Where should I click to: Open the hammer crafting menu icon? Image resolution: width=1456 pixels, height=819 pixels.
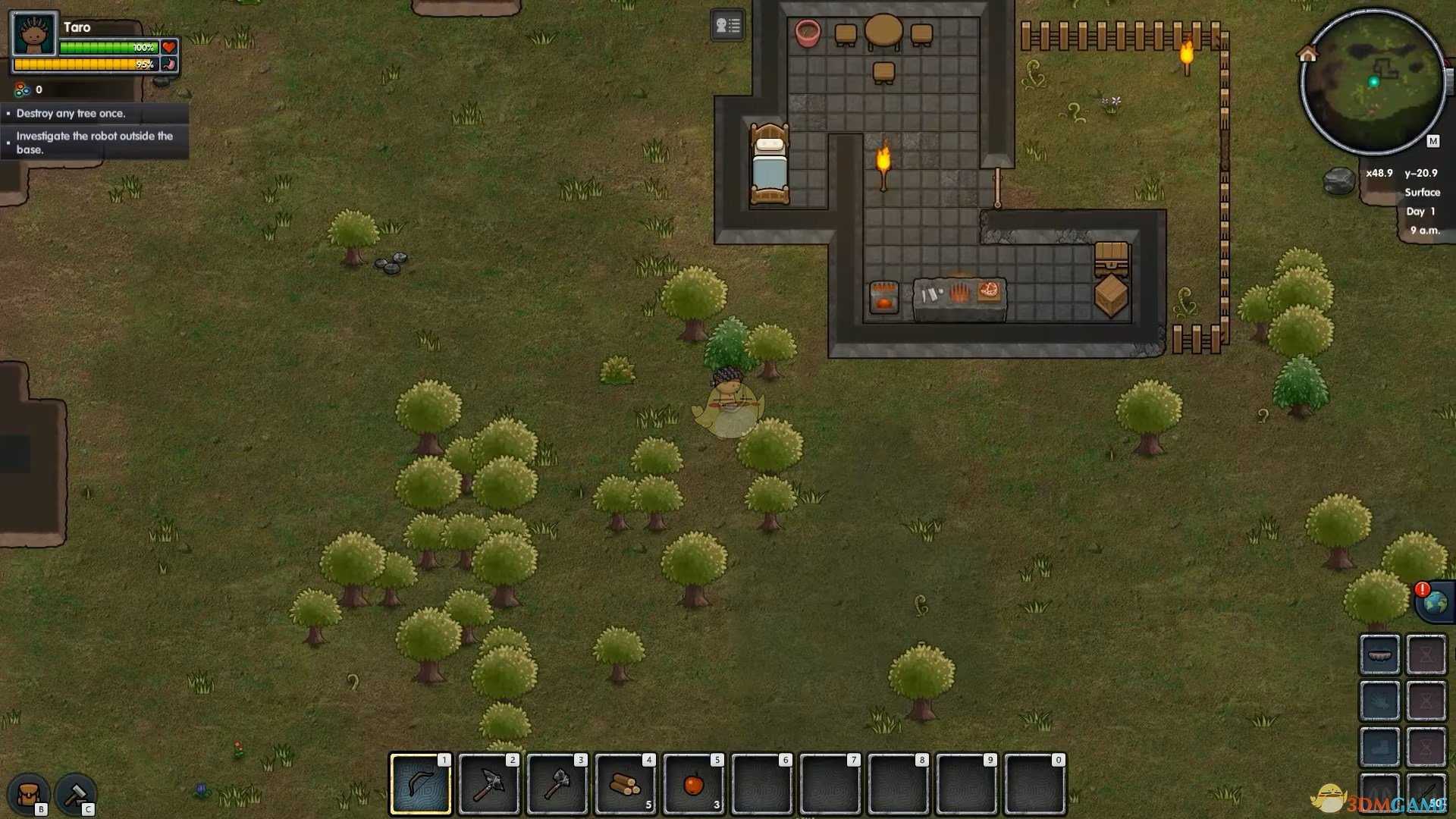pos(75,795)
